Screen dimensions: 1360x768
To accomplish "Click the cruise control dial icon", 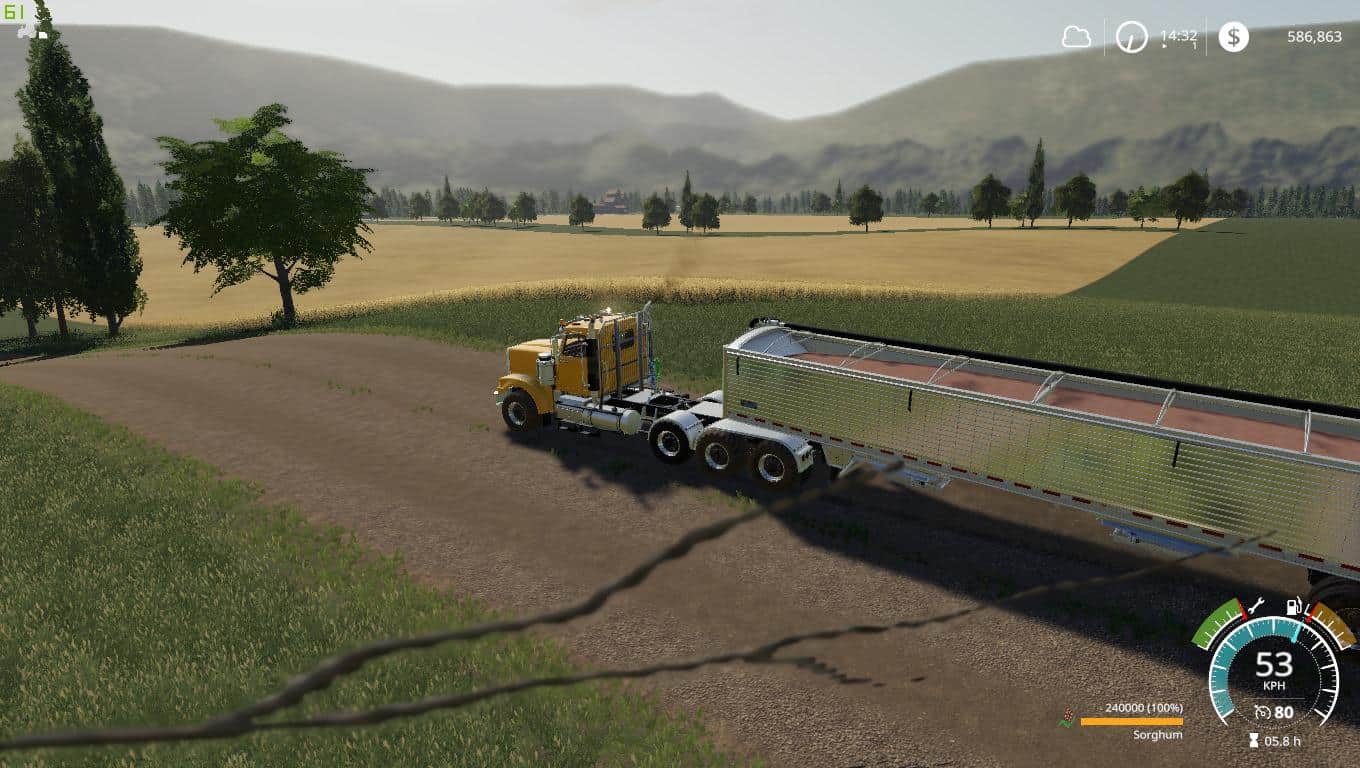I will (x=1263, y=712).
